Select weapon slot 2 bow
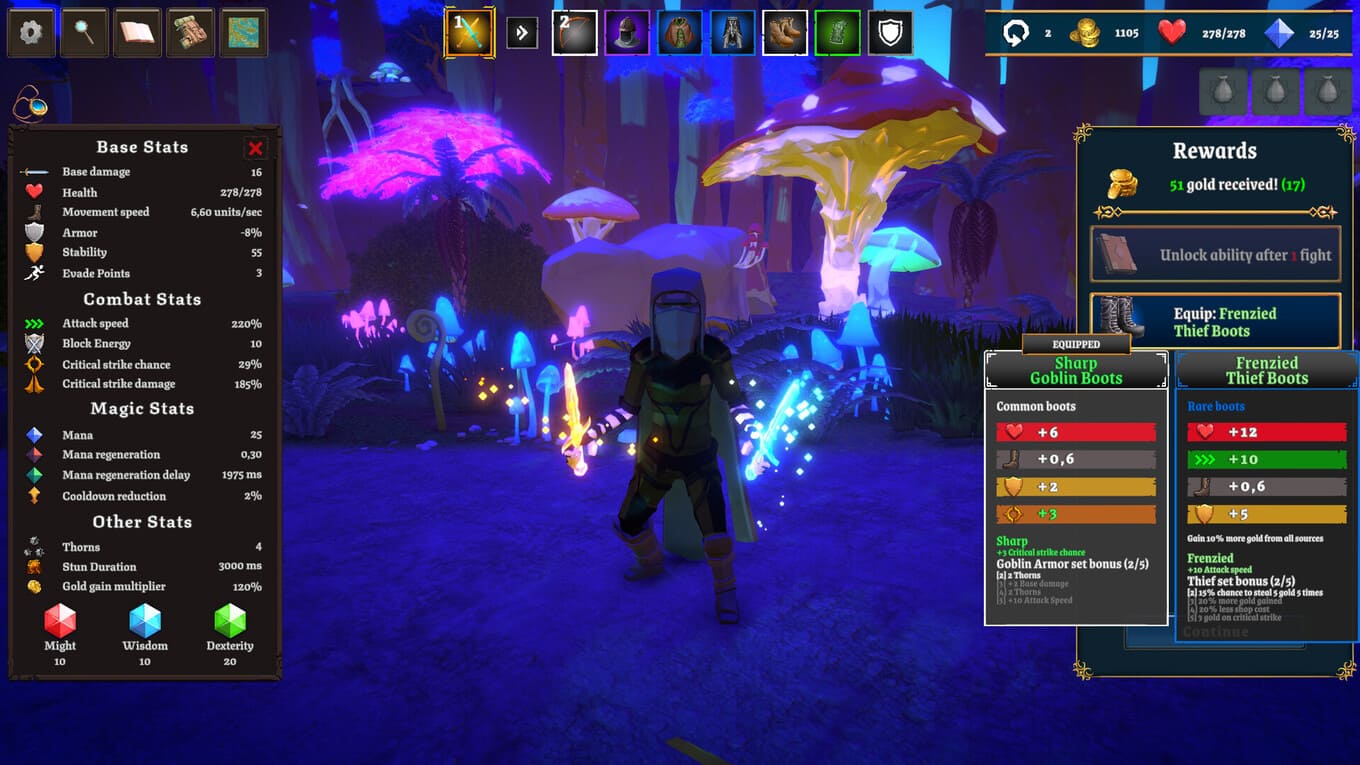This screenshot has height=765, width=1360. 575,33
